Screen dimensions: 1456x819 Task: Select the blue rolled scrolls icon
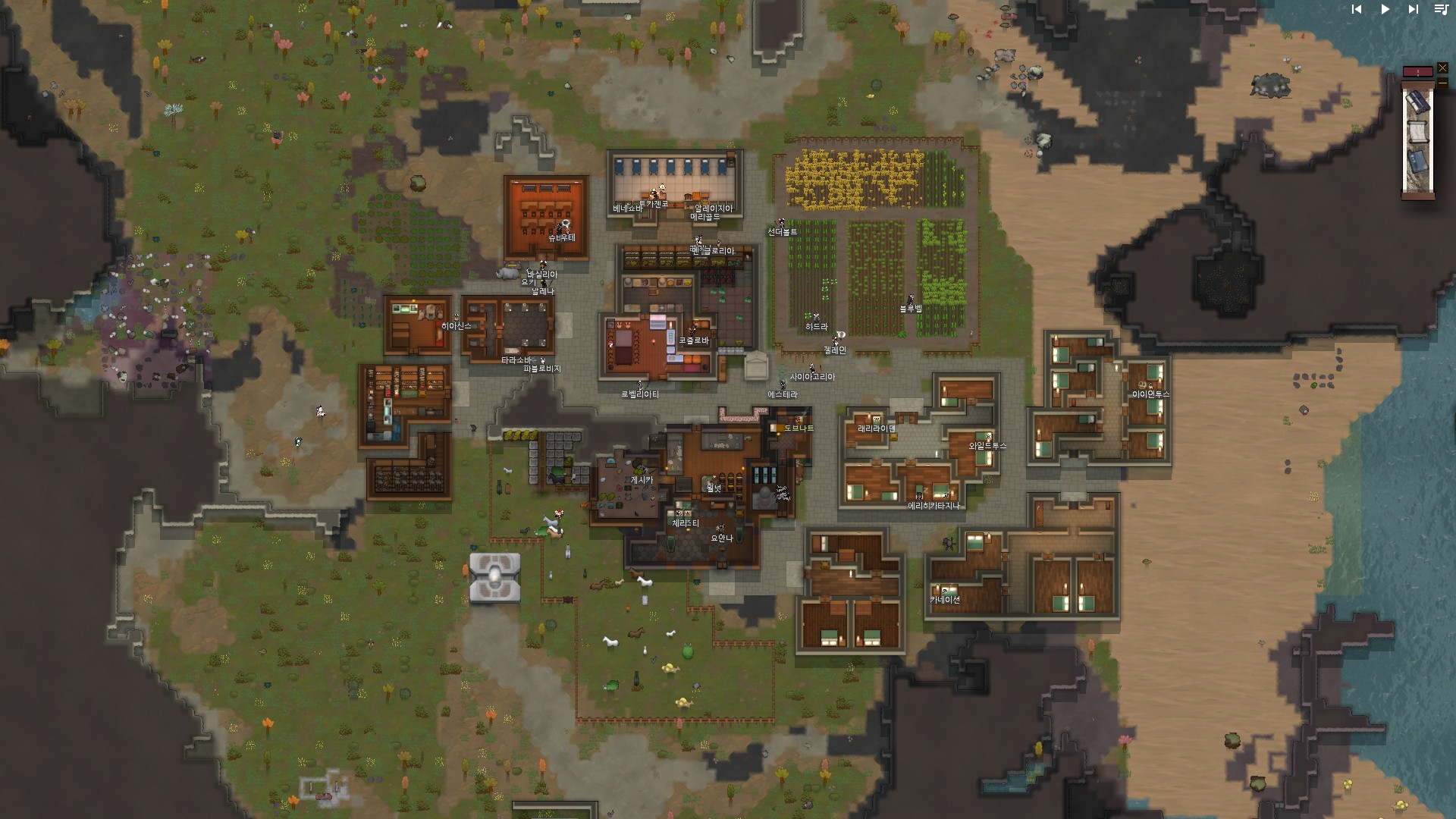(x=1417, y=102)
